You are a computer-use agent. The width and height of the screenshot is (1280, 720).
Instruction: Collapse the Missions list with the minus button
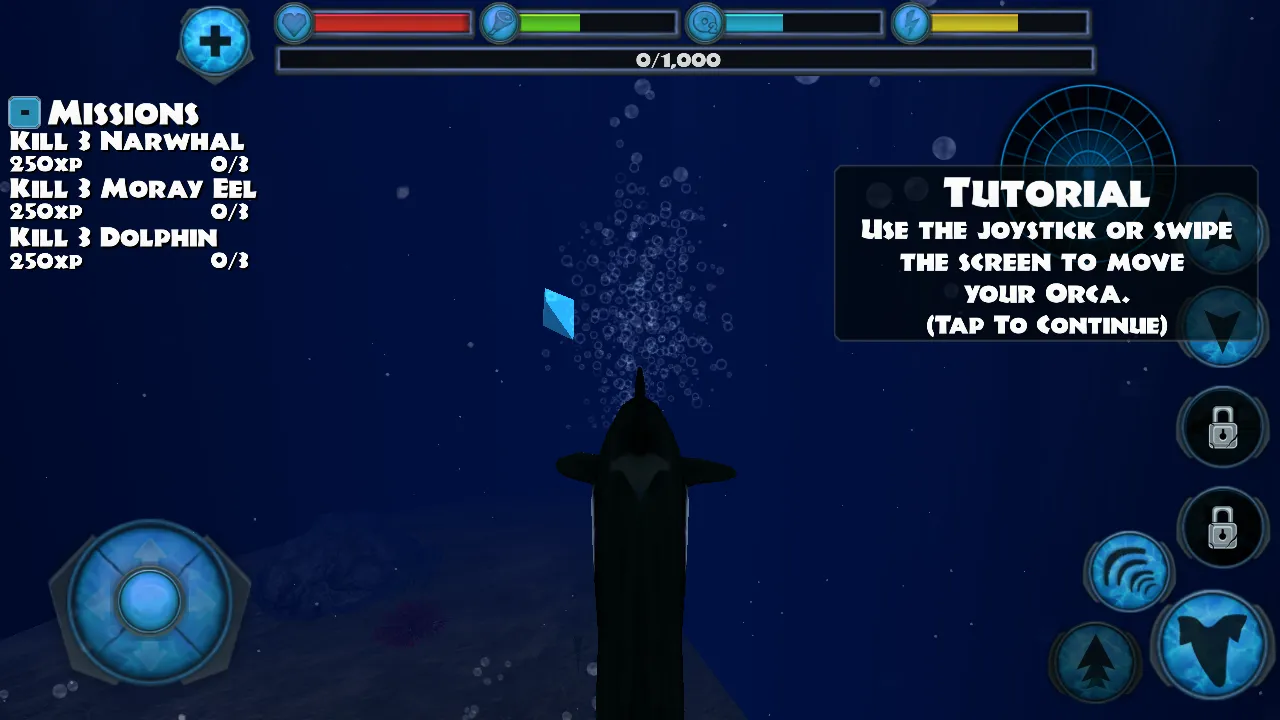(x=24, y=112)
